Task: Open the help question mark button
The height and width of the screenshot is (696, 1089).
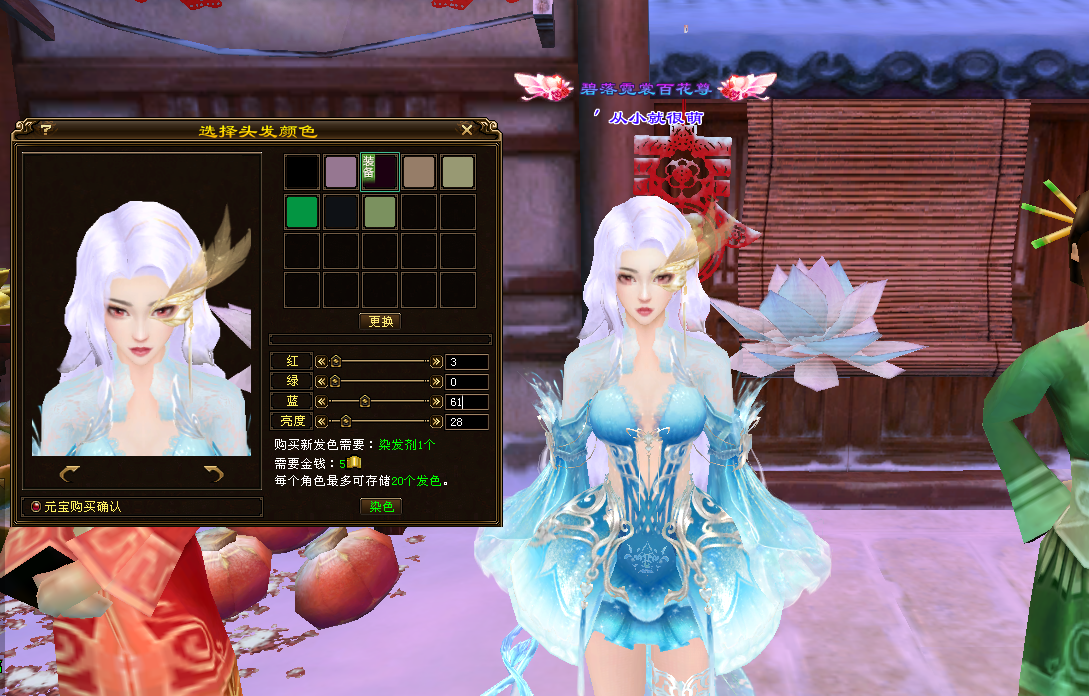Action: coord(46,129)
